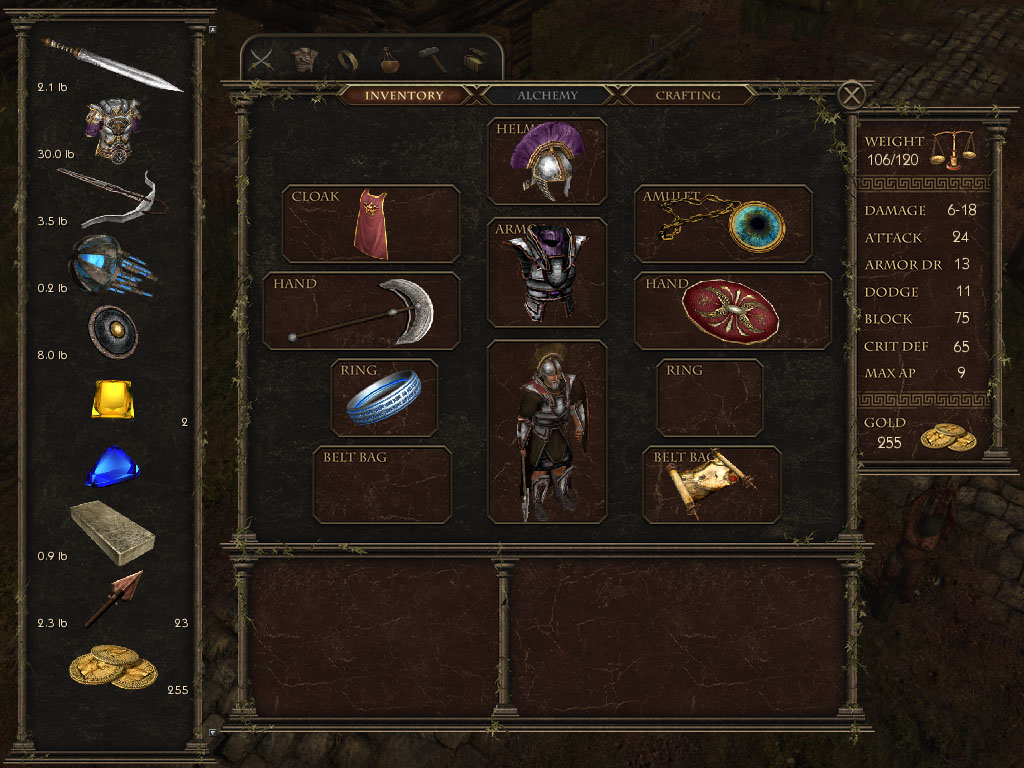This screenshot has height=768, width=1024.
Task: Show potions with the flask filter
Action: tap(390, 60)
